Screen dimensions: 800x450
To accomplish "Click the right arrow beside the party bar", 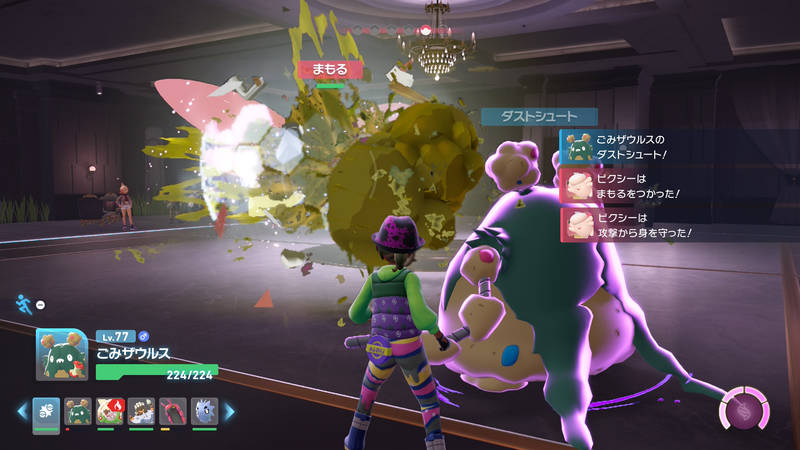I will pos(229,411).
